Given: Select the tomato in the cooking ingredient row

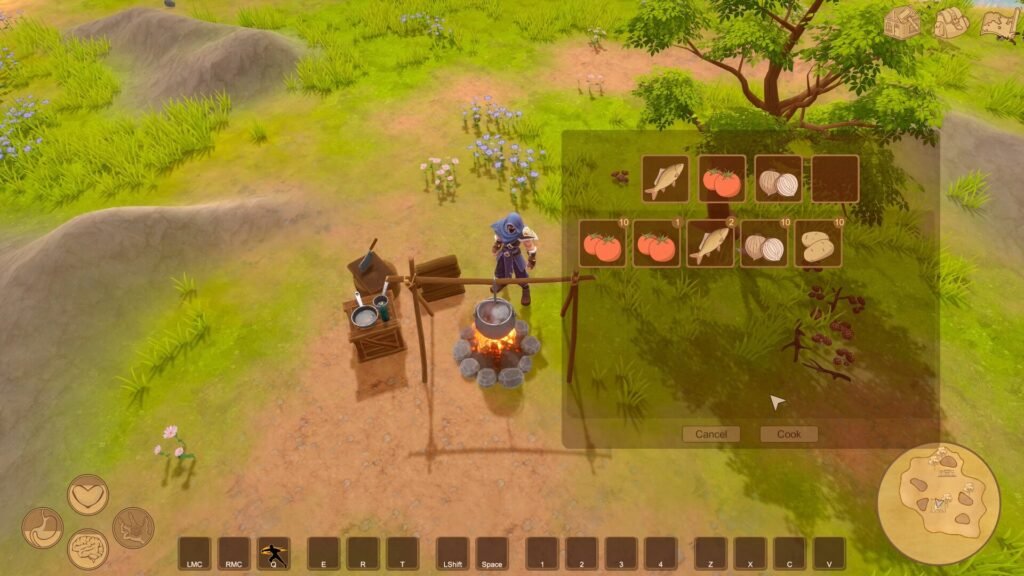Looking at the screenshot, I should [721, 179].
